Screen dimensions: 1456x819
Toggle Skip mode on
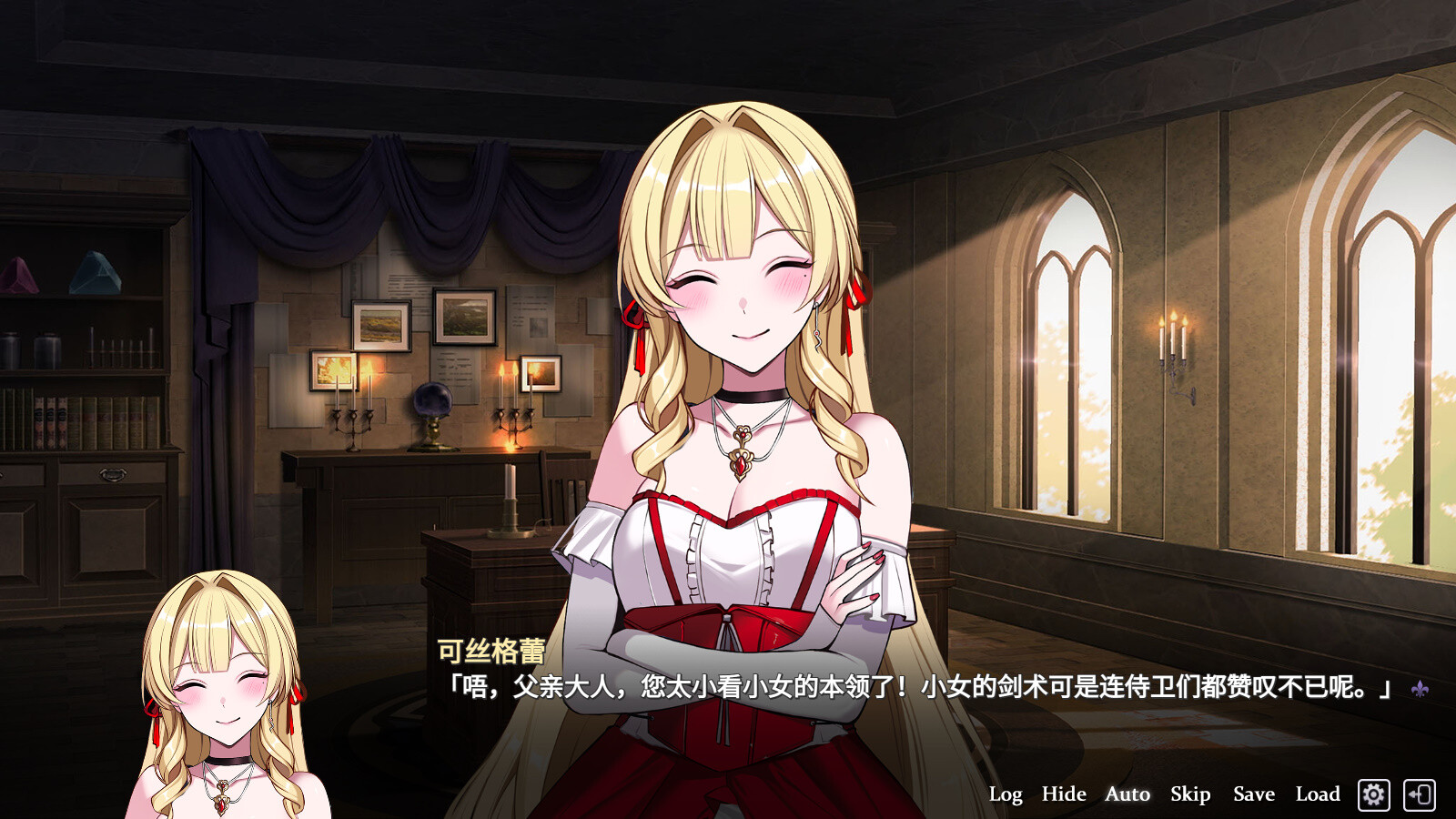point(1188,794)
